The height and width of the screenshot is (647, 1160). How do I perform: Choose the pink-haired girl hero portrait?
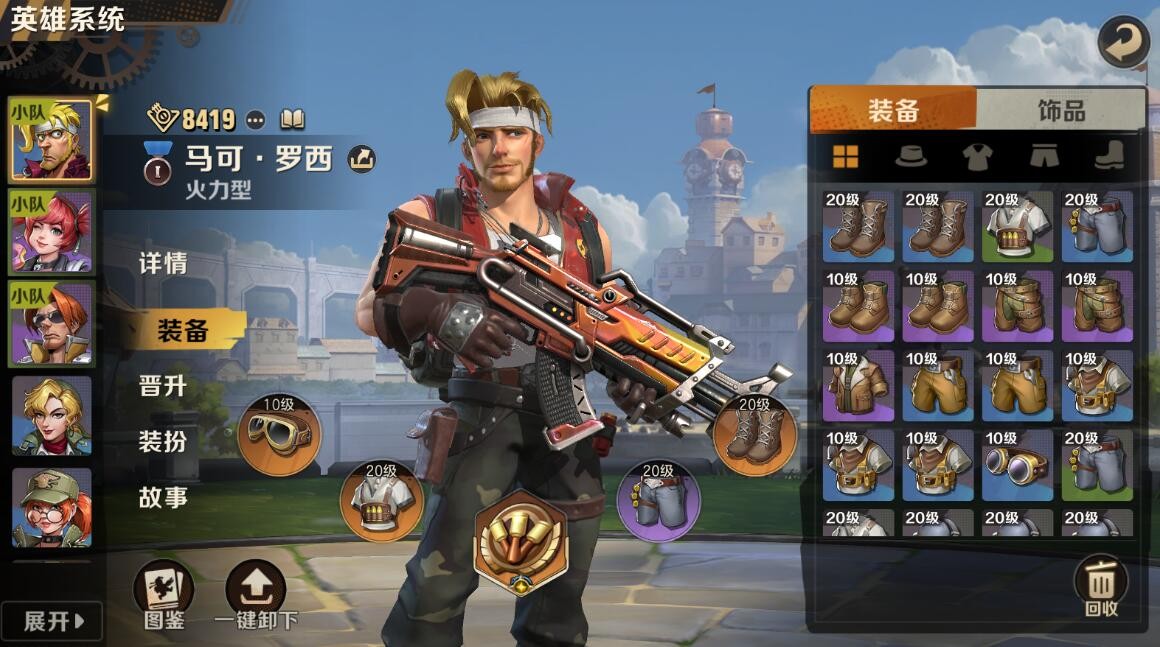pos(52,233)
